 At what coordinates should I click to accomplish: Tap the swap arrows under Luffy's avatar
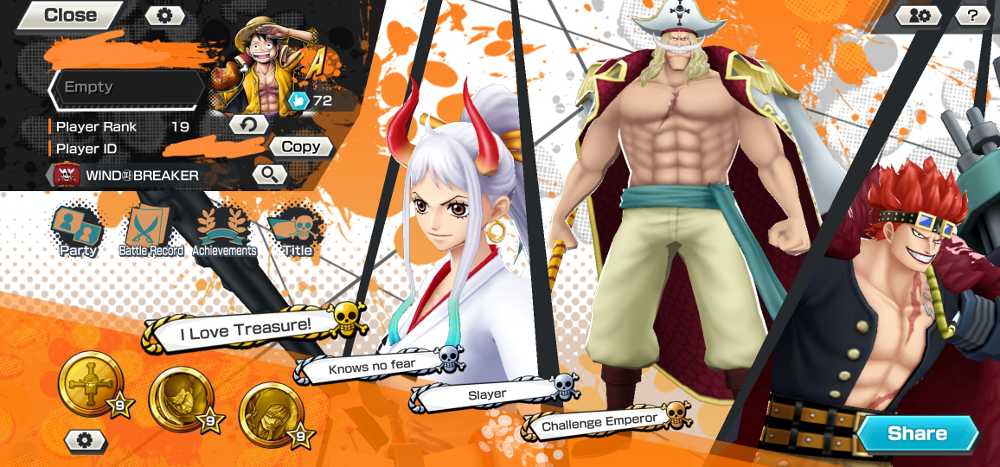pos(249,124)
